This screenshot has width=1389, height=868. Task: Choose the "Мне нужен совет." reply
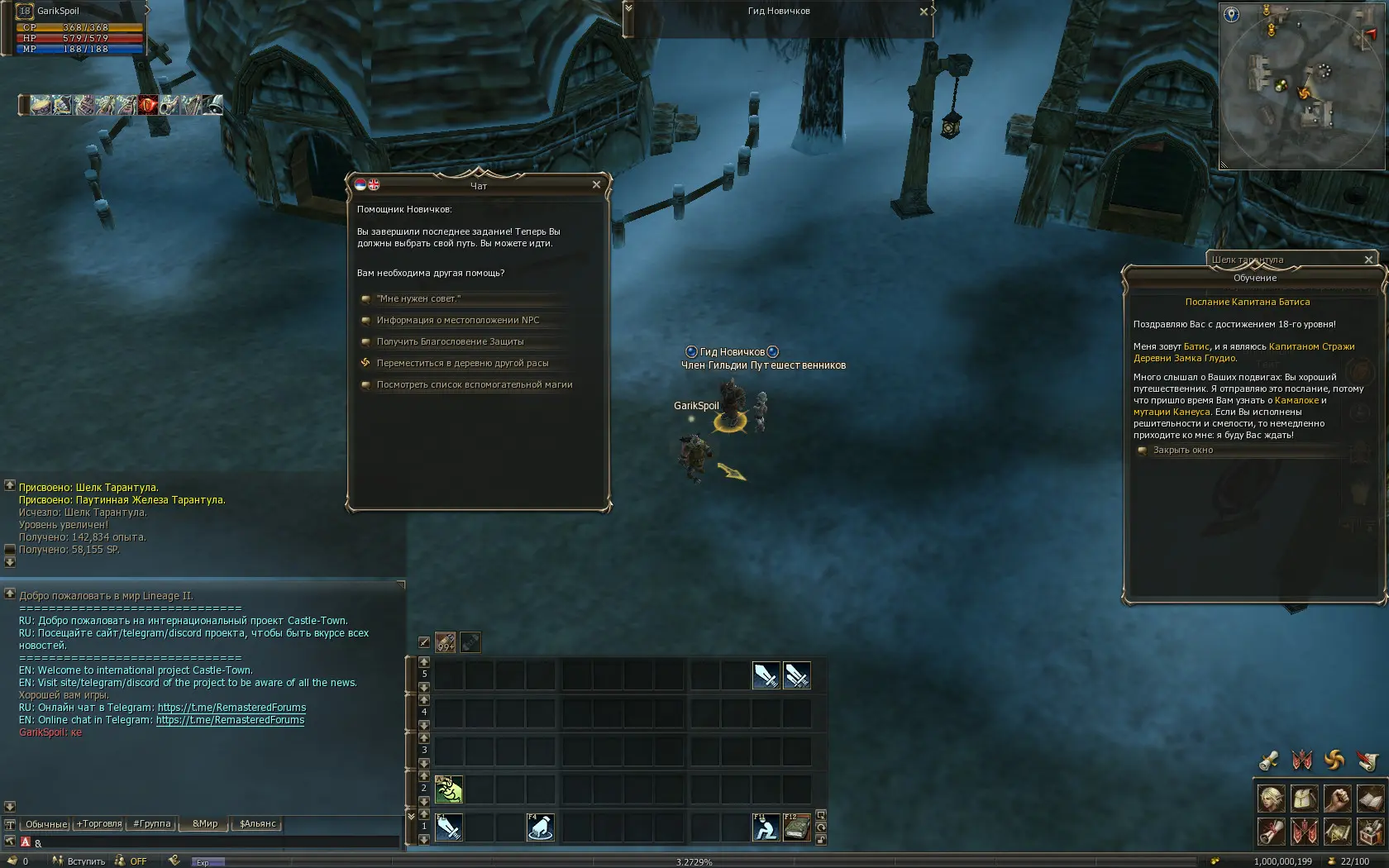[x=418, y=298]
